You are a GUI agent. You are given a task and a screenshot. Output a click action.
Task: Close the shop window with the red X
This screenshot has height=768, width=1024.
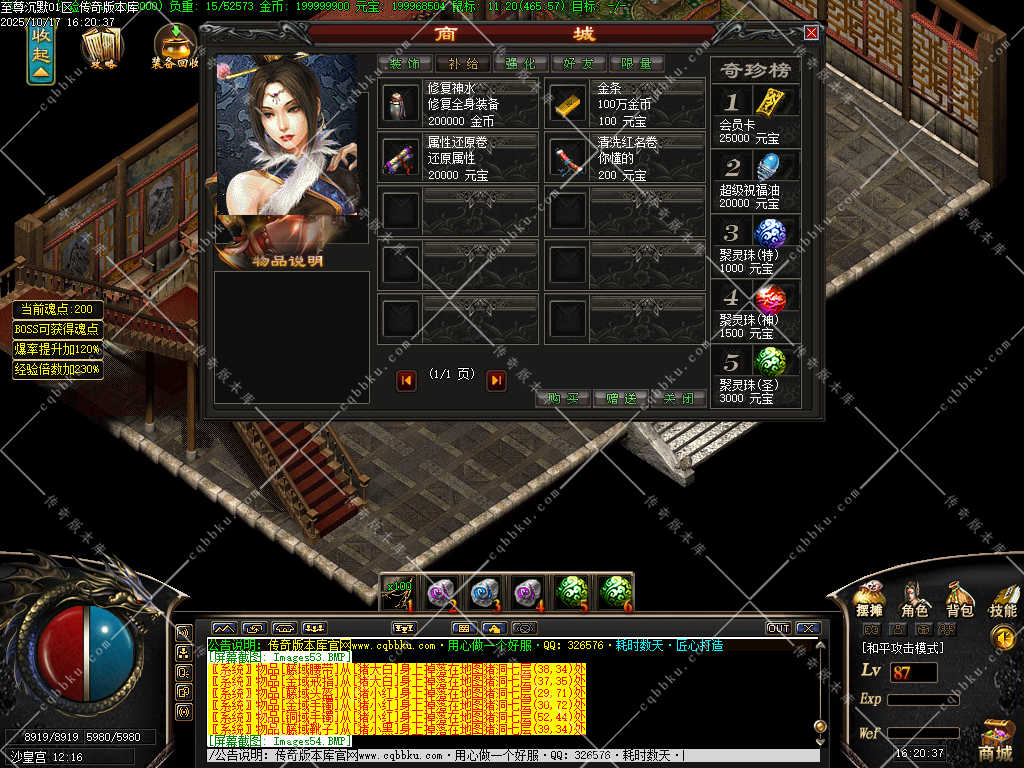pos(811,33)
